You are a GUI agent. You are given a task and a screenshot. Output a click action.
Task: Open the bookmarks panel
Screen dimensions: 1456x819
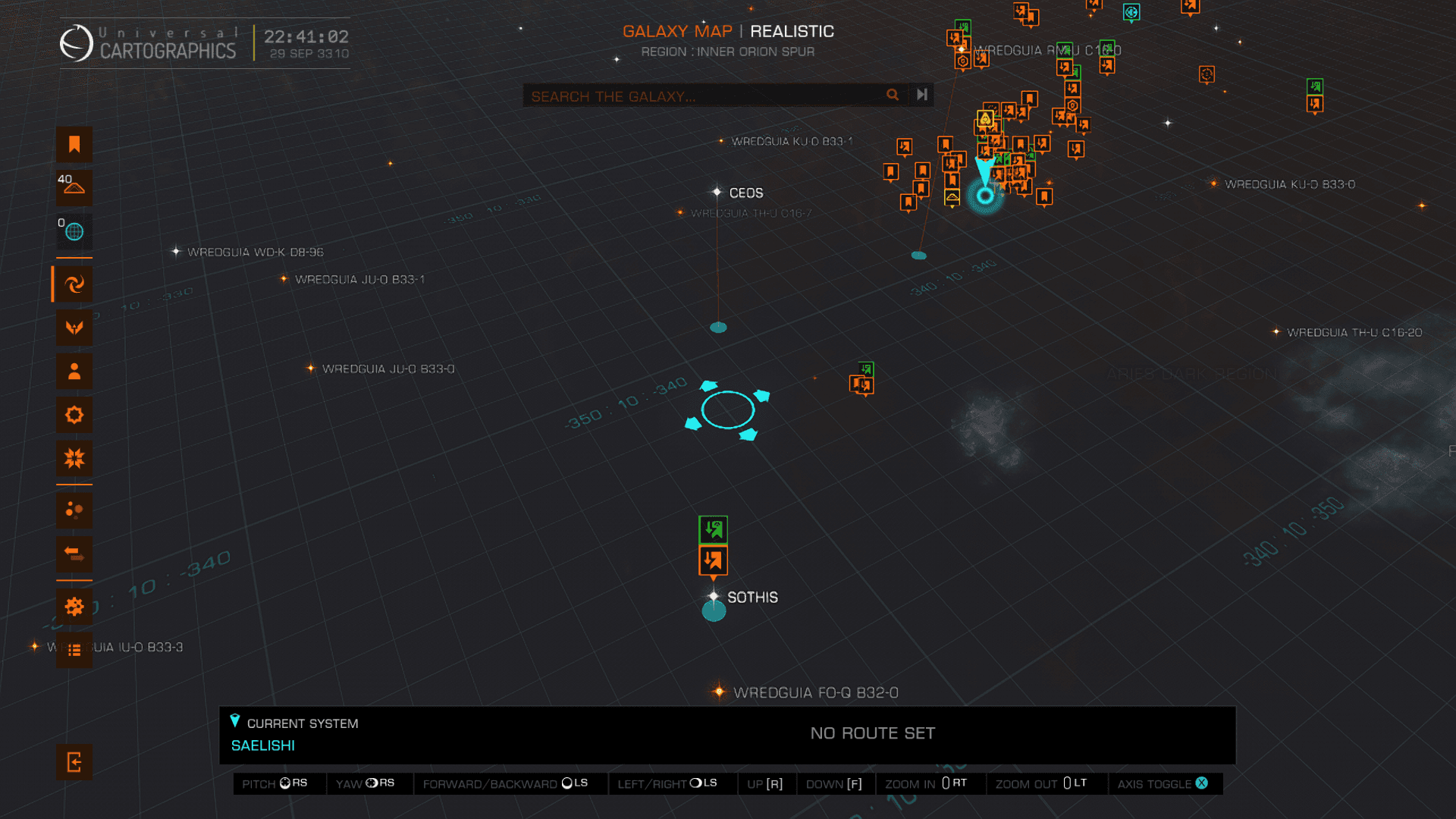coord(74,144)
